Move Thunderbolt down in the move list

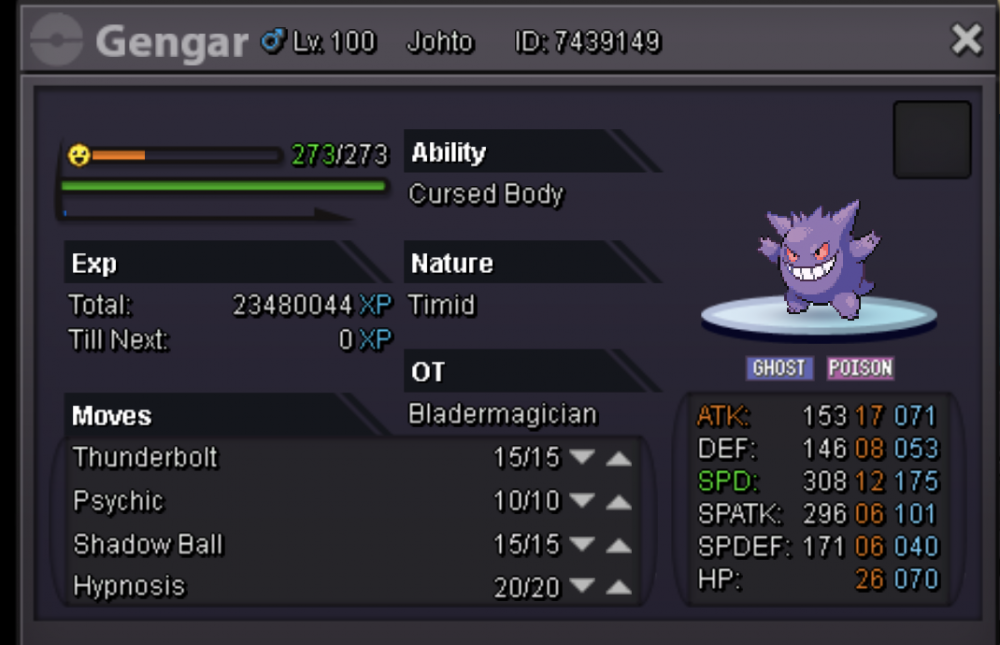[x=582, y=458]
